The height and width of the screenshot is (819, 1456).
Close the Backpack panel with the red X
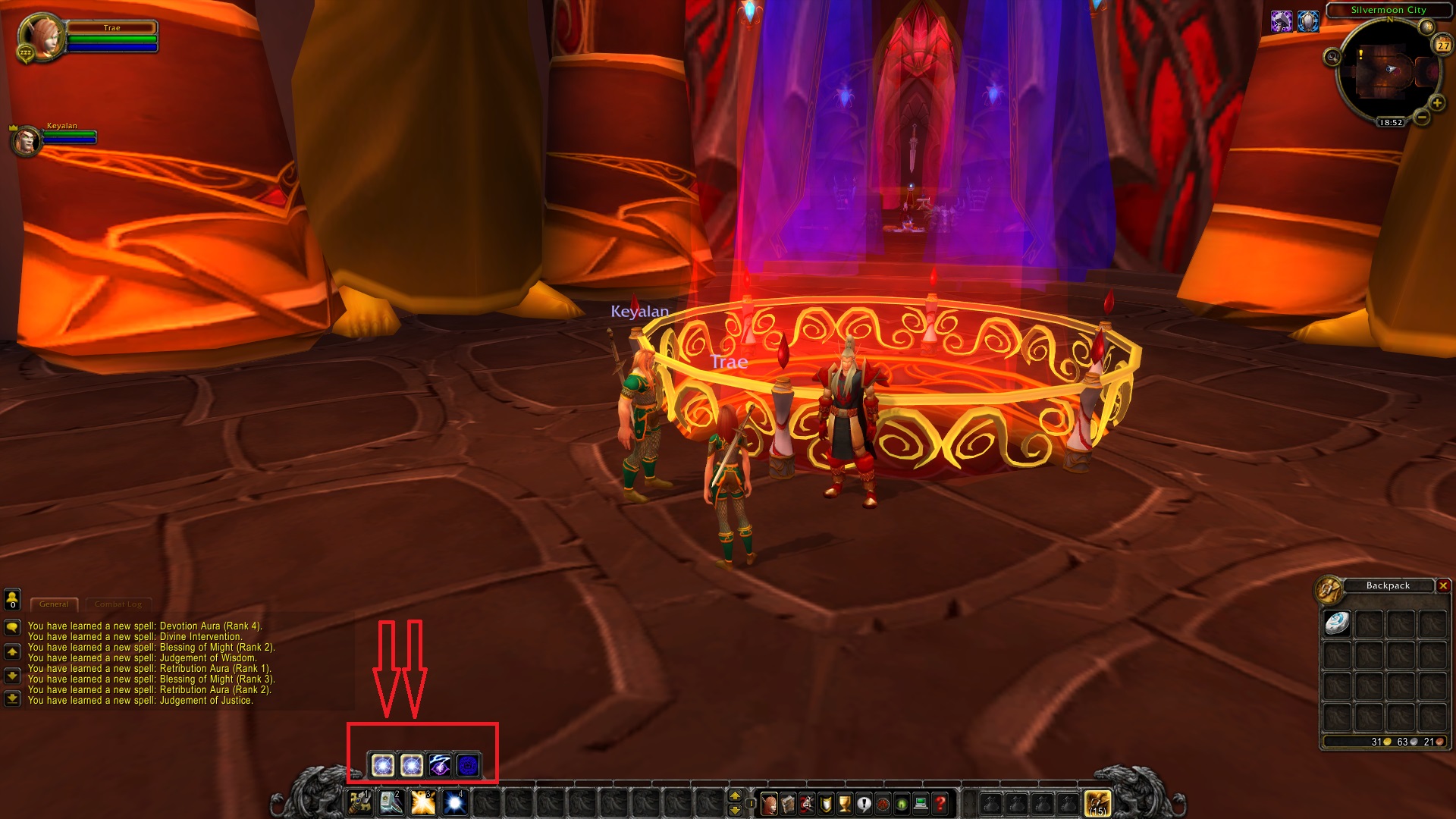[x=1442, y=585]
